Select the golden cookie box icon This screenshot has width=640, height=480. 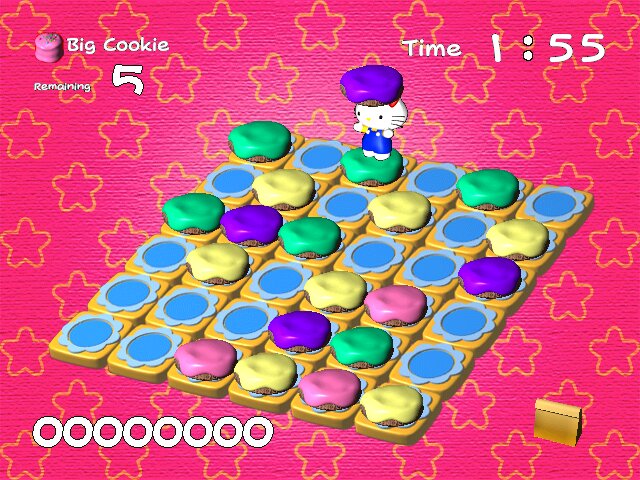coord(558,419)
